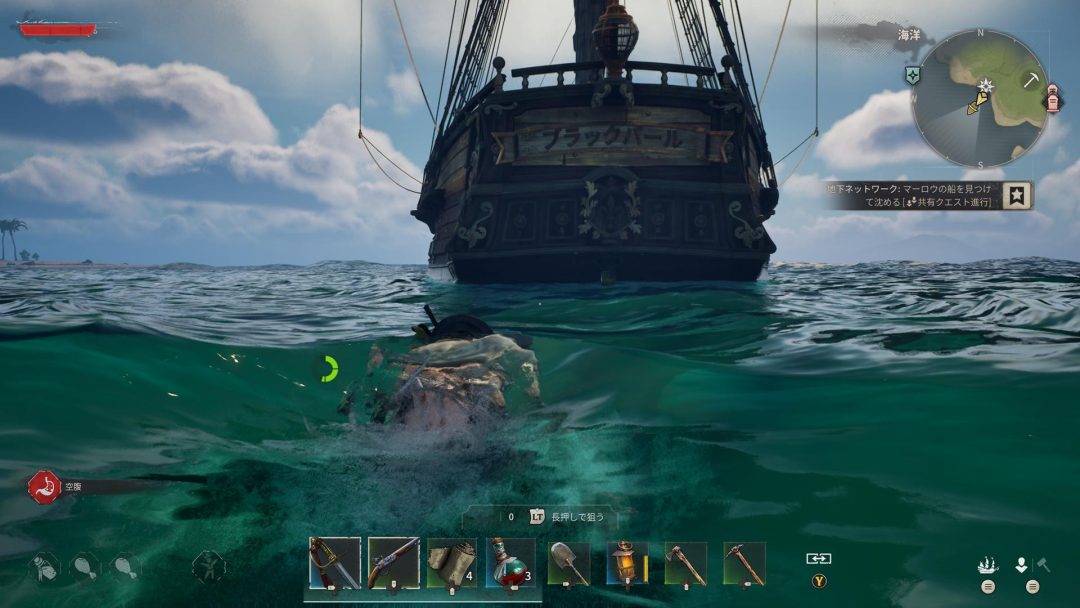Use the red potion flask slot

(510, 563)
